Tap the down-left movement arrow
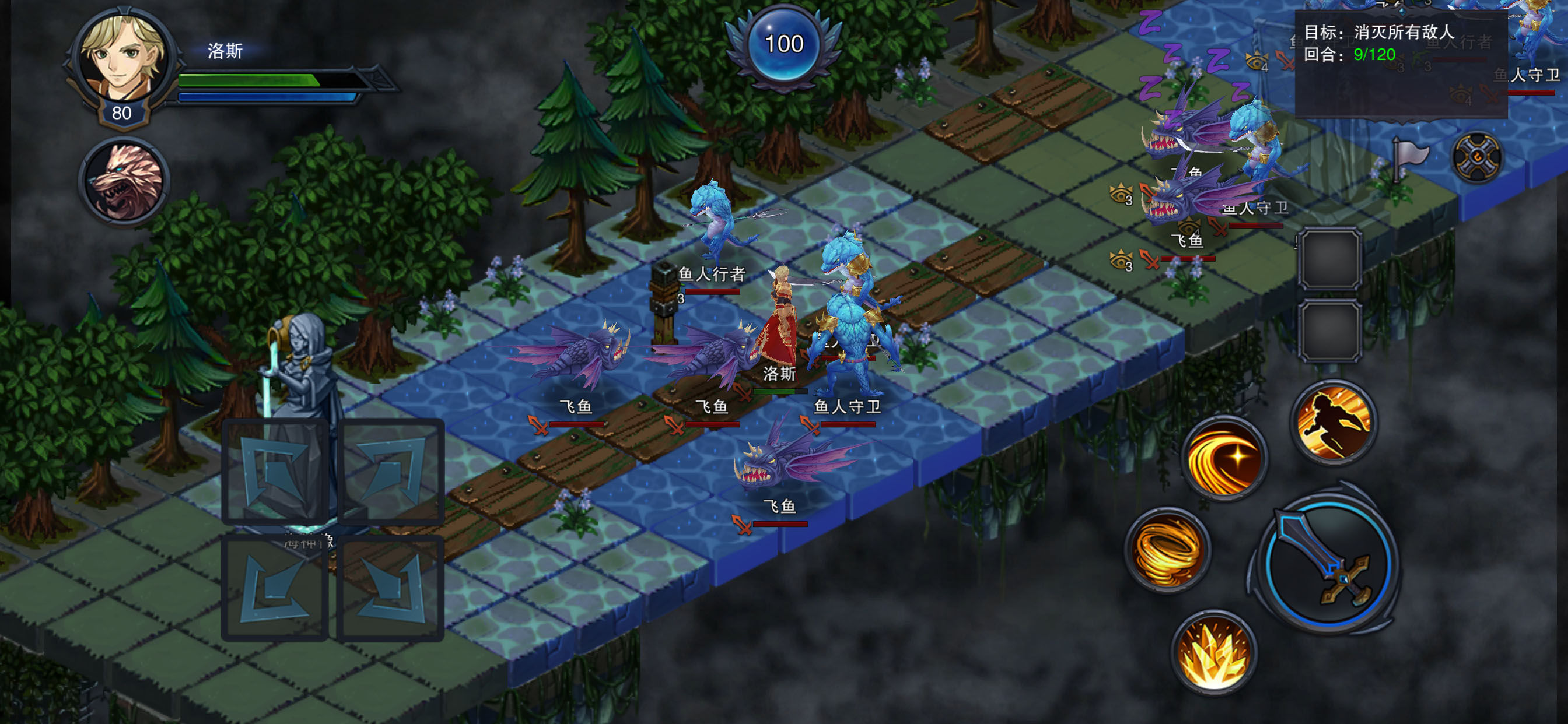Viewport: 1568px width, 724px height. tap(275, 588)
